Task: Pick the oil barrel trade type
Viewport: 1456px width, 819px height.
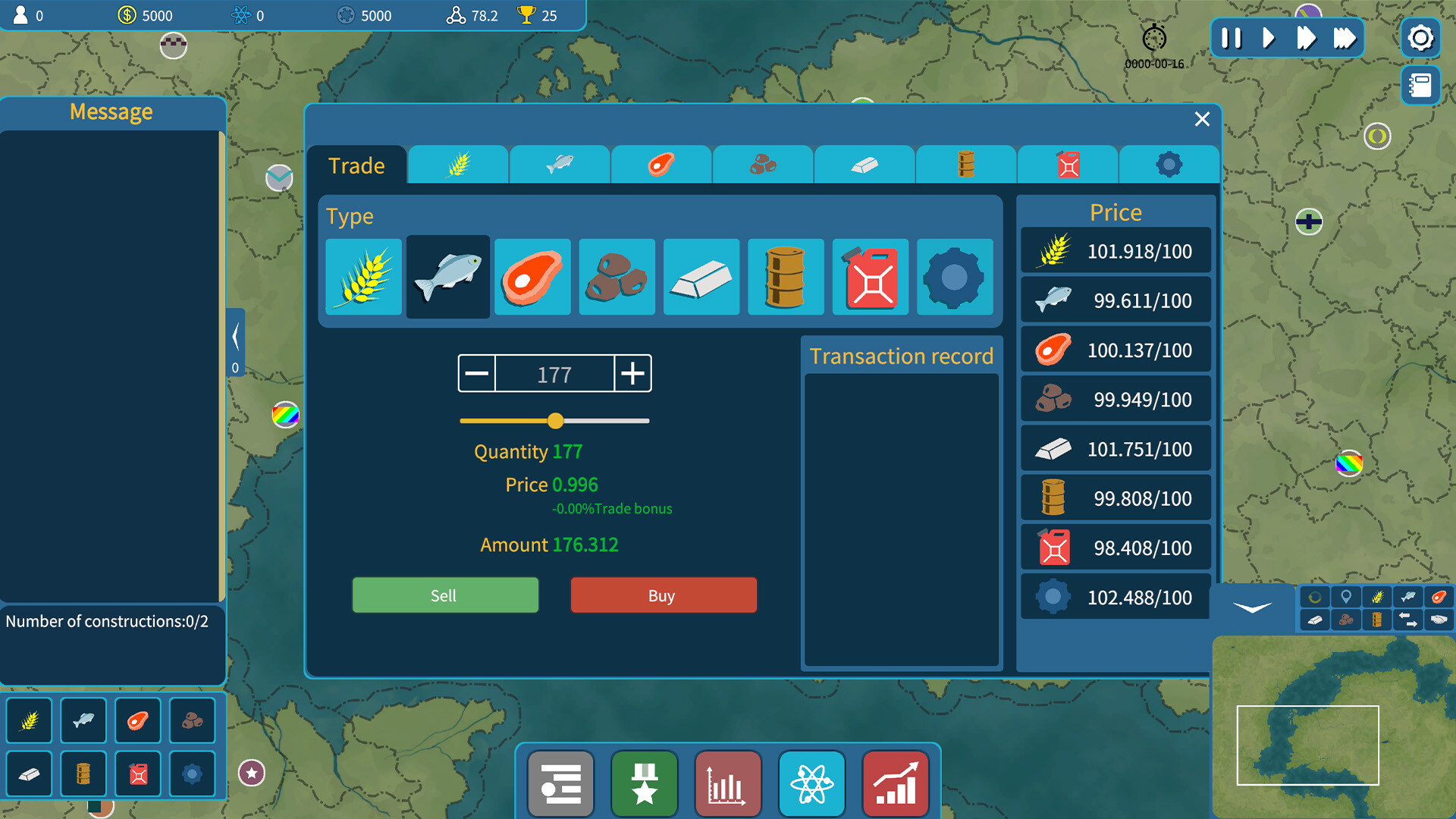Action: 786,277
